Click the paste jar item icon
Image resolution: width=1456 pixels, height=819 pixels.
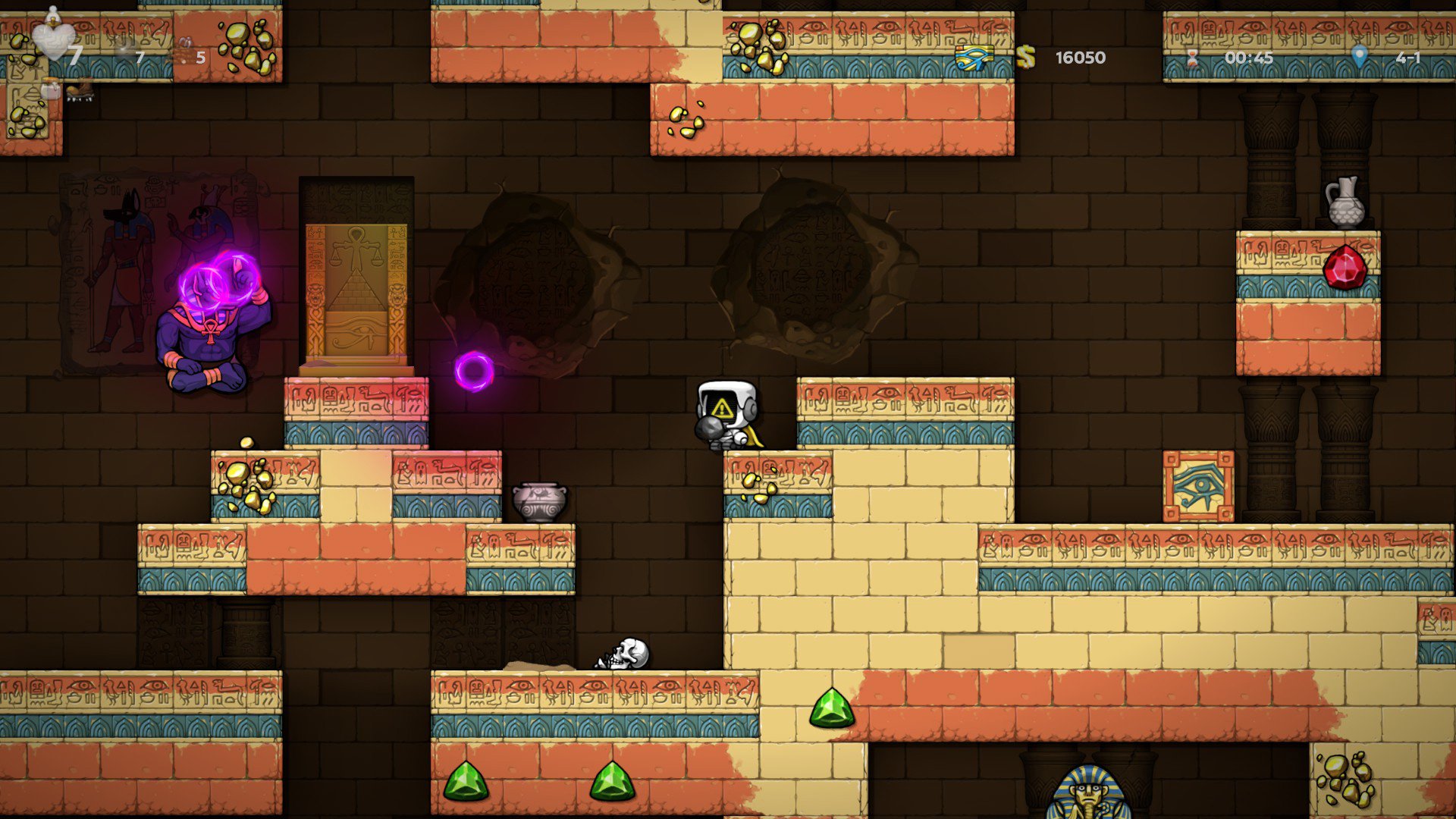[x=52, y=90]
